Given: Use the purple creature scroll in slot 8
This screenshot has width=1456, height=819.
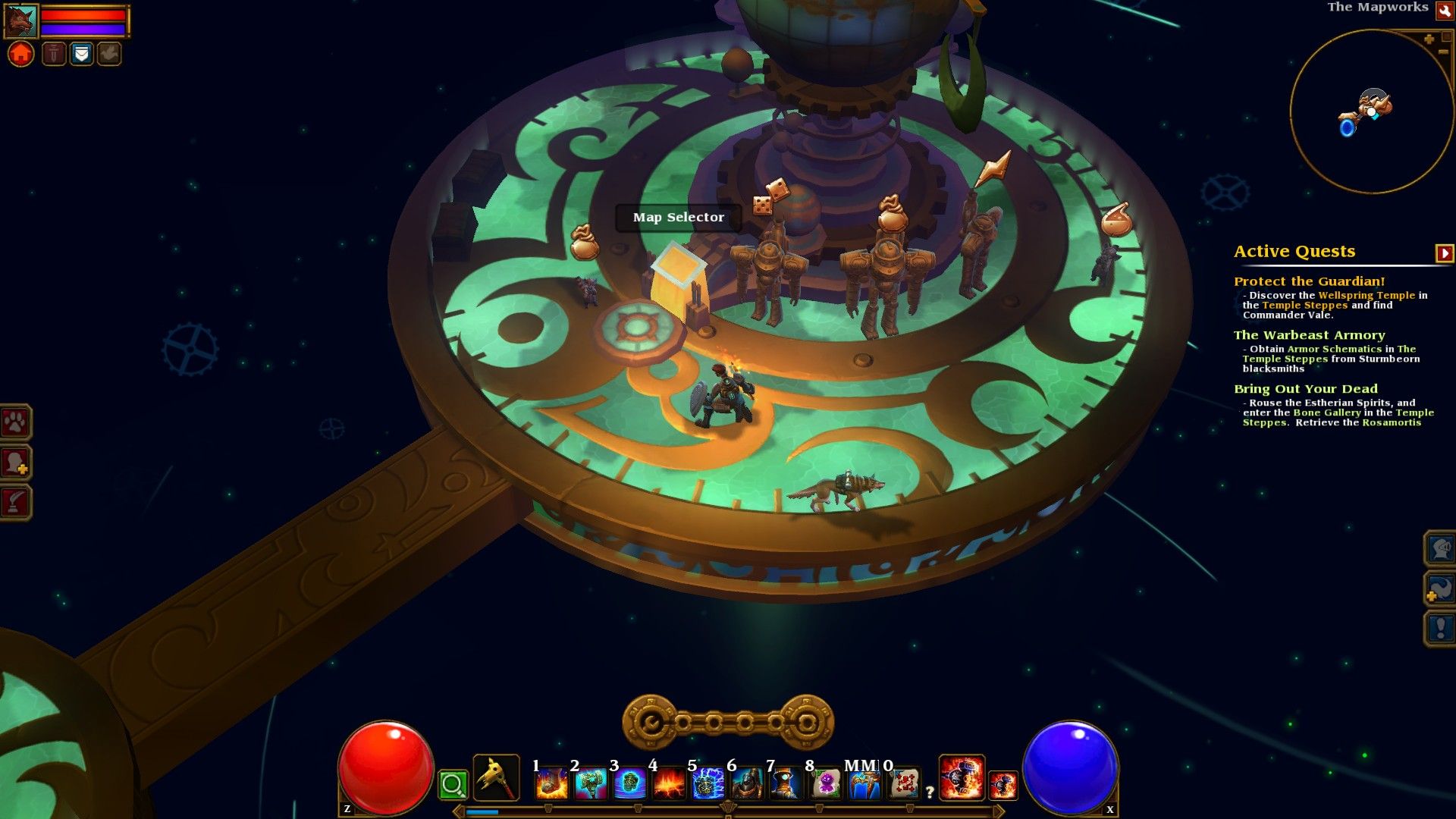Looking at the screenshot, I should (826, 783).
